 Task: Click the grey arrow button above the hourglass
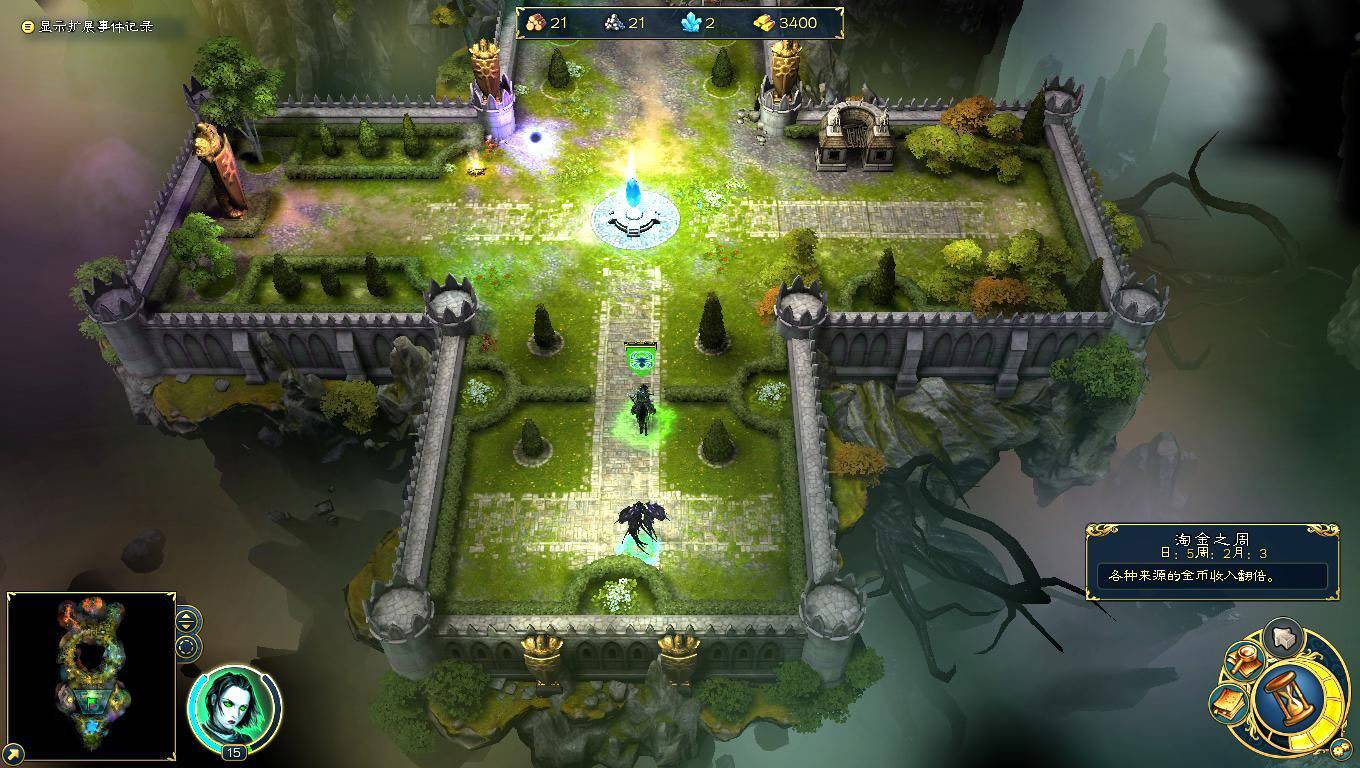[x=1282, y=636]
